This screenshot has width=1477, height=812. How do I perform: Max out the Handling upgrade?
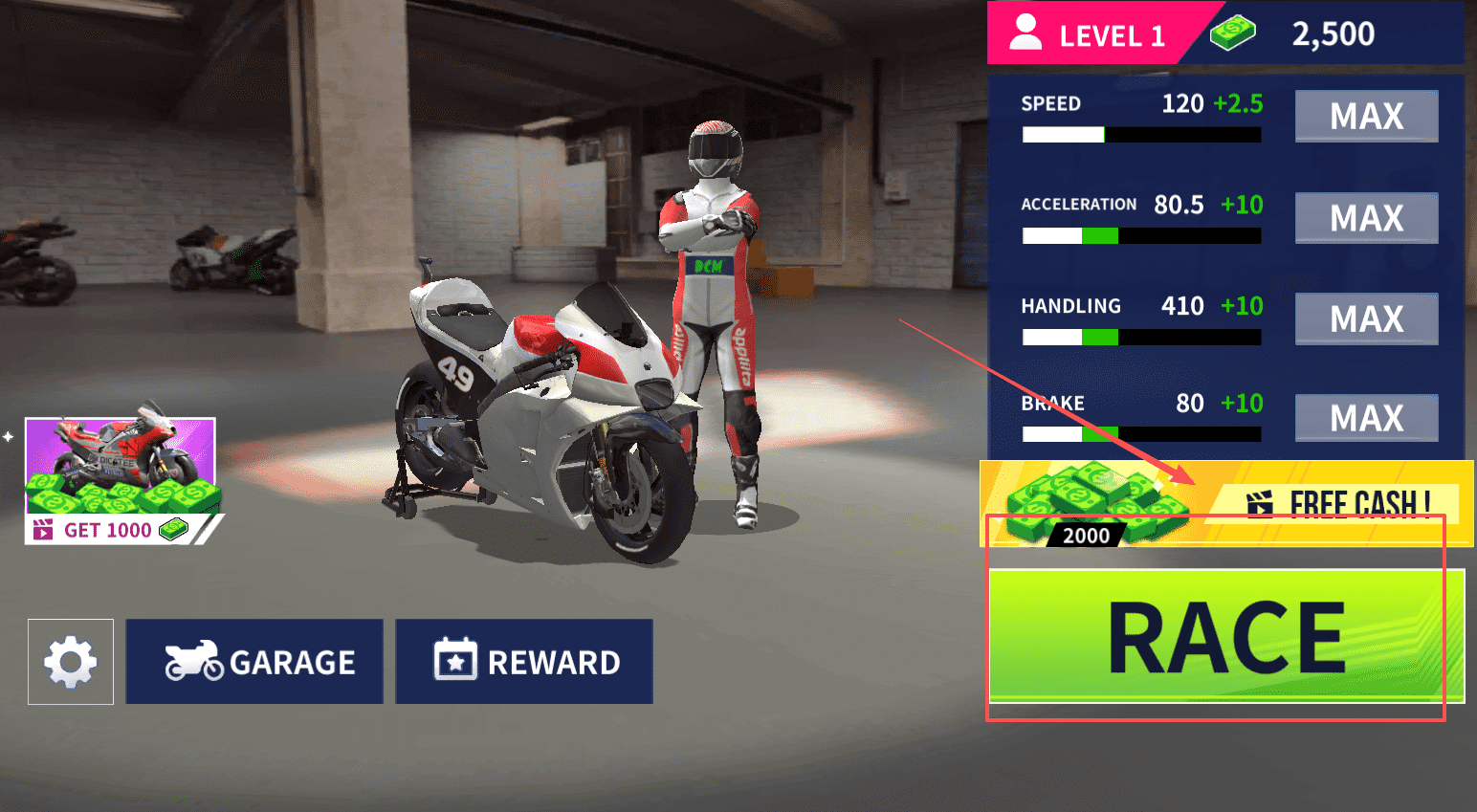coord(1366,318)
